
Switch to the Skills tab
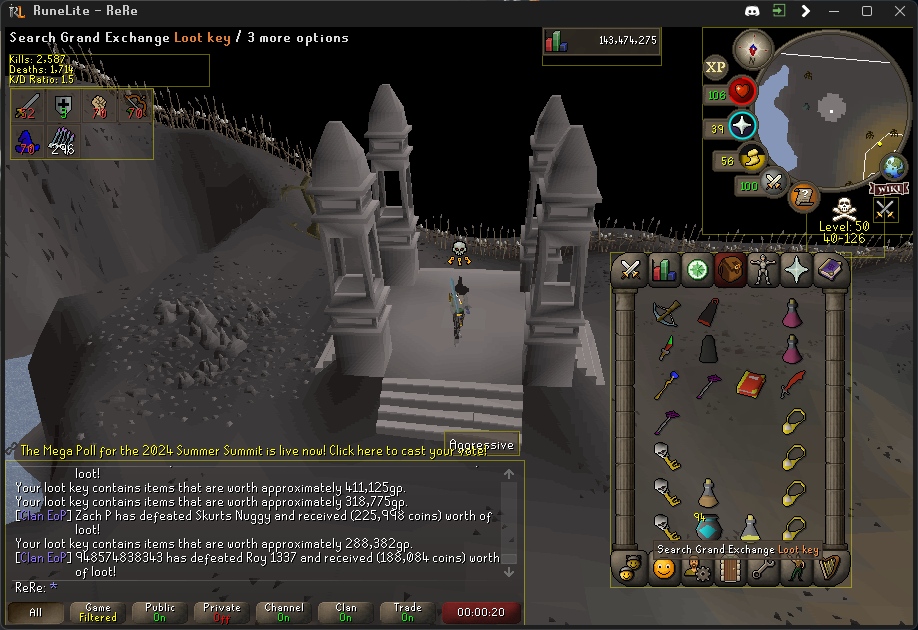coord(663,269)
